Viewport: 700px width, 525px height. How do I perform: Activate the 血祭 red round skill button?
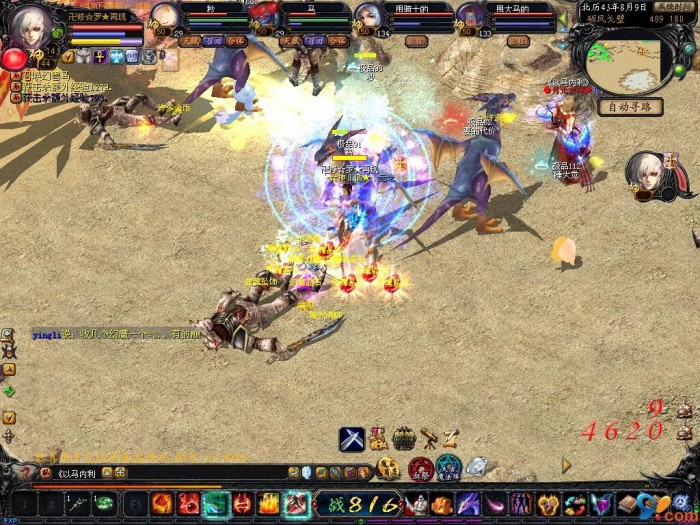point(421,467)
